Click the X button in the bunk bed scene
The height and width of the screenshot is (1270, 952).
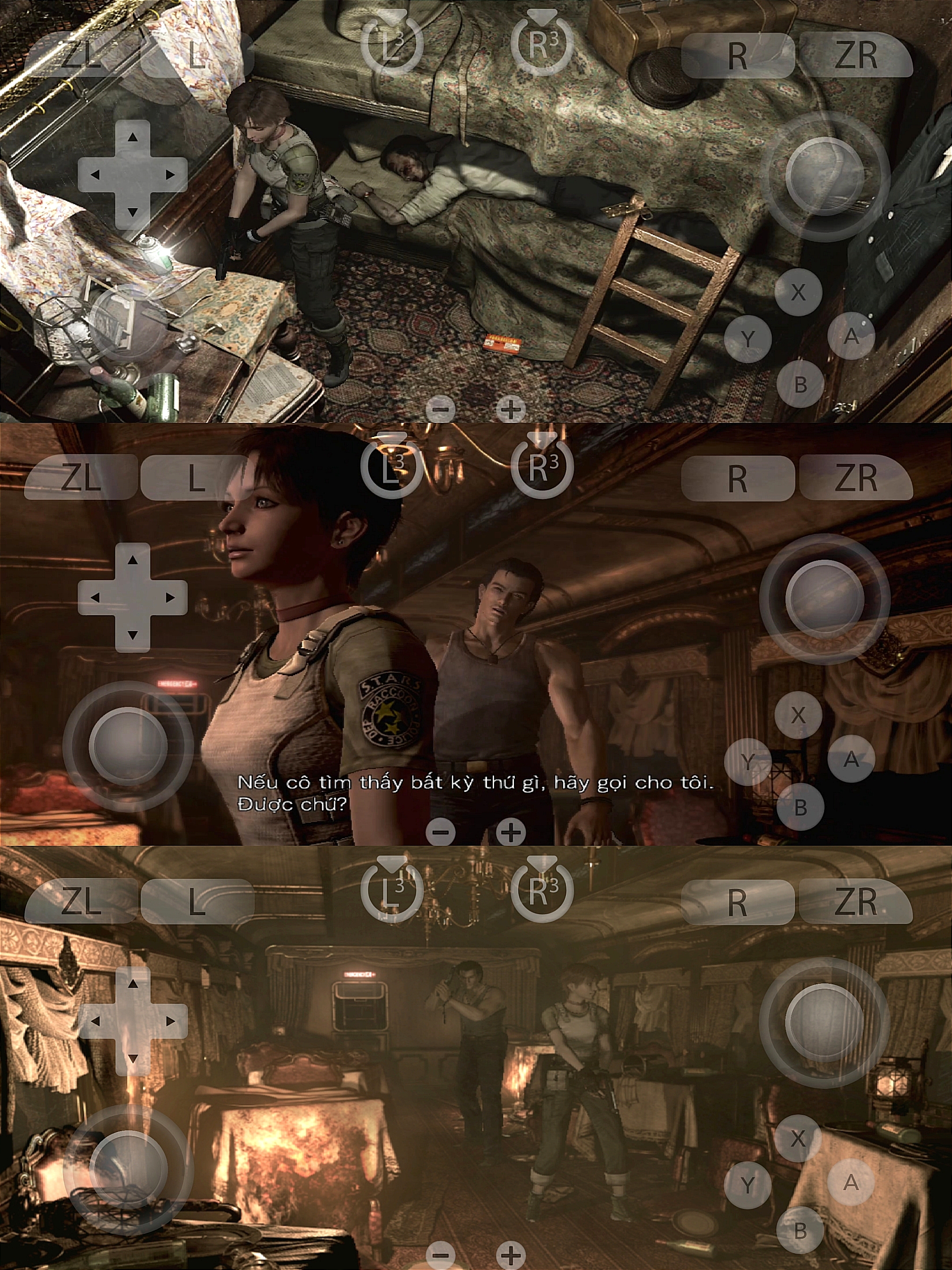click(798, 292)
